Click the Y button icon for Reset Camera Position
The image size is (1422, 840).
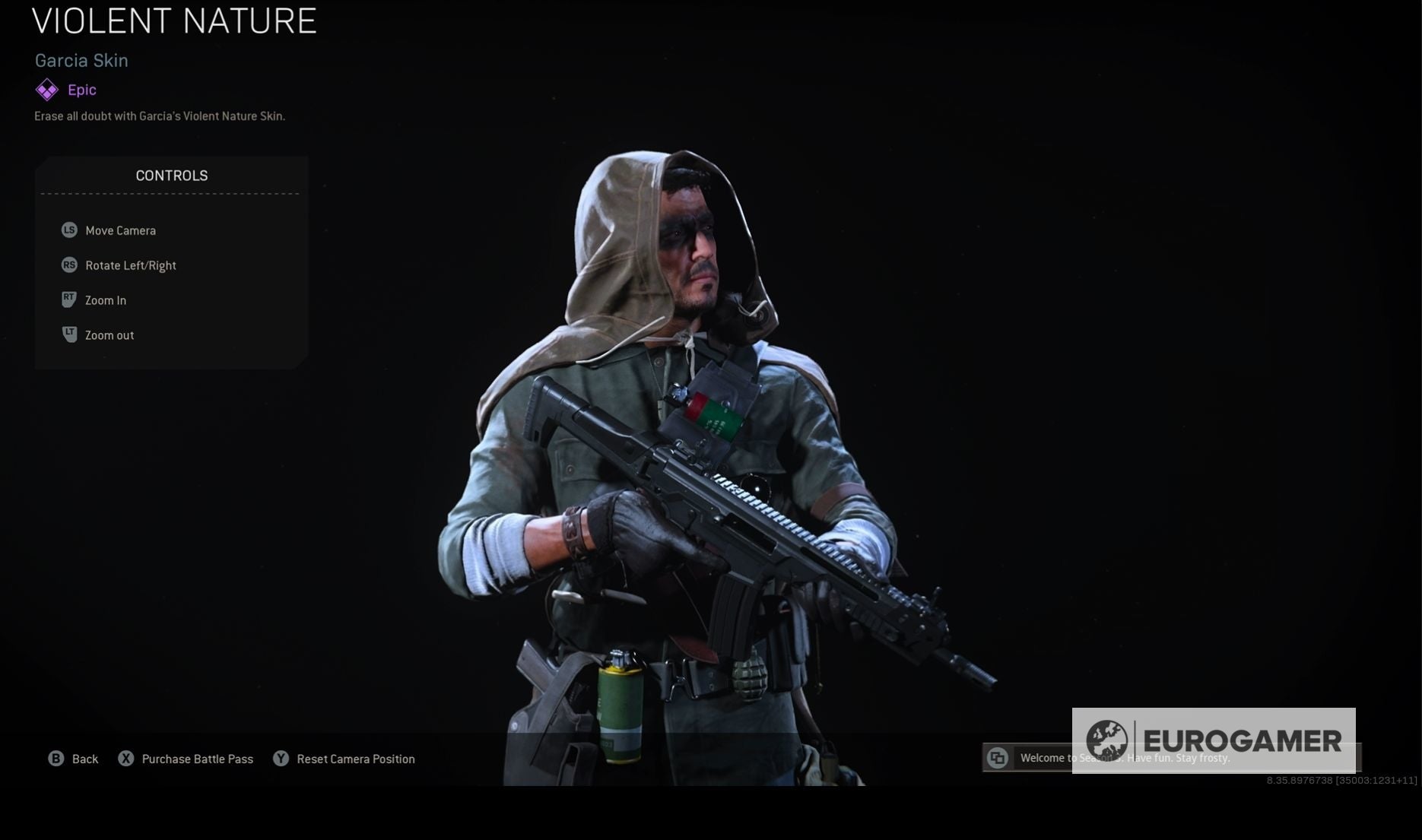tap(281, 759)
